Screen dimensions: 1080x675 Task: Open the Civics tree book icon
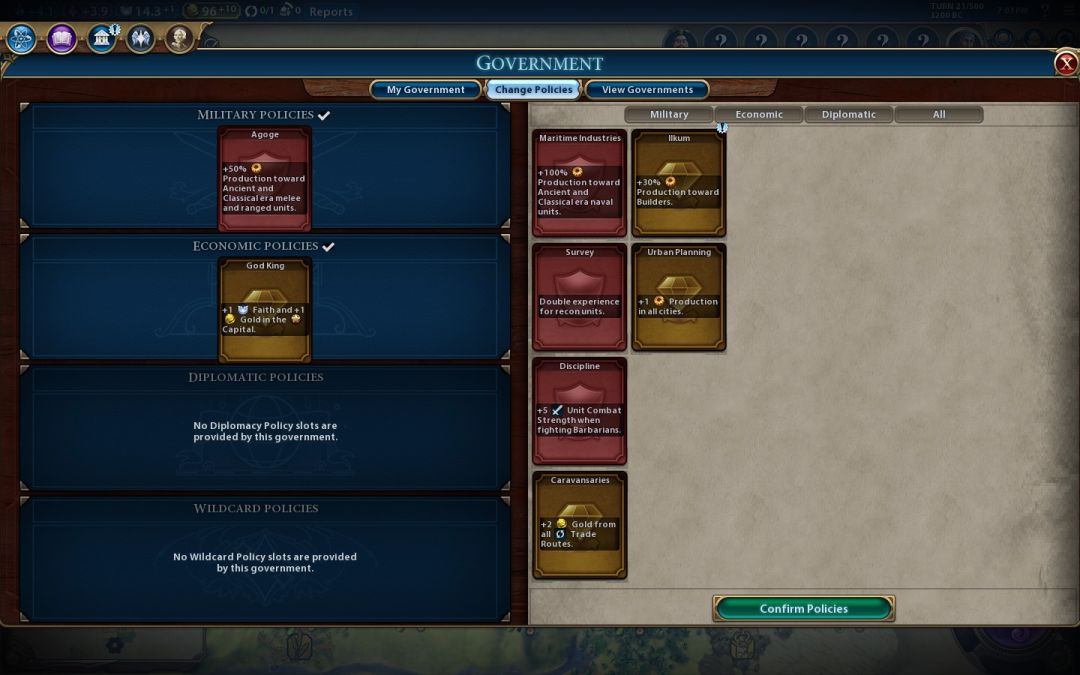click(x=61, y=39)
